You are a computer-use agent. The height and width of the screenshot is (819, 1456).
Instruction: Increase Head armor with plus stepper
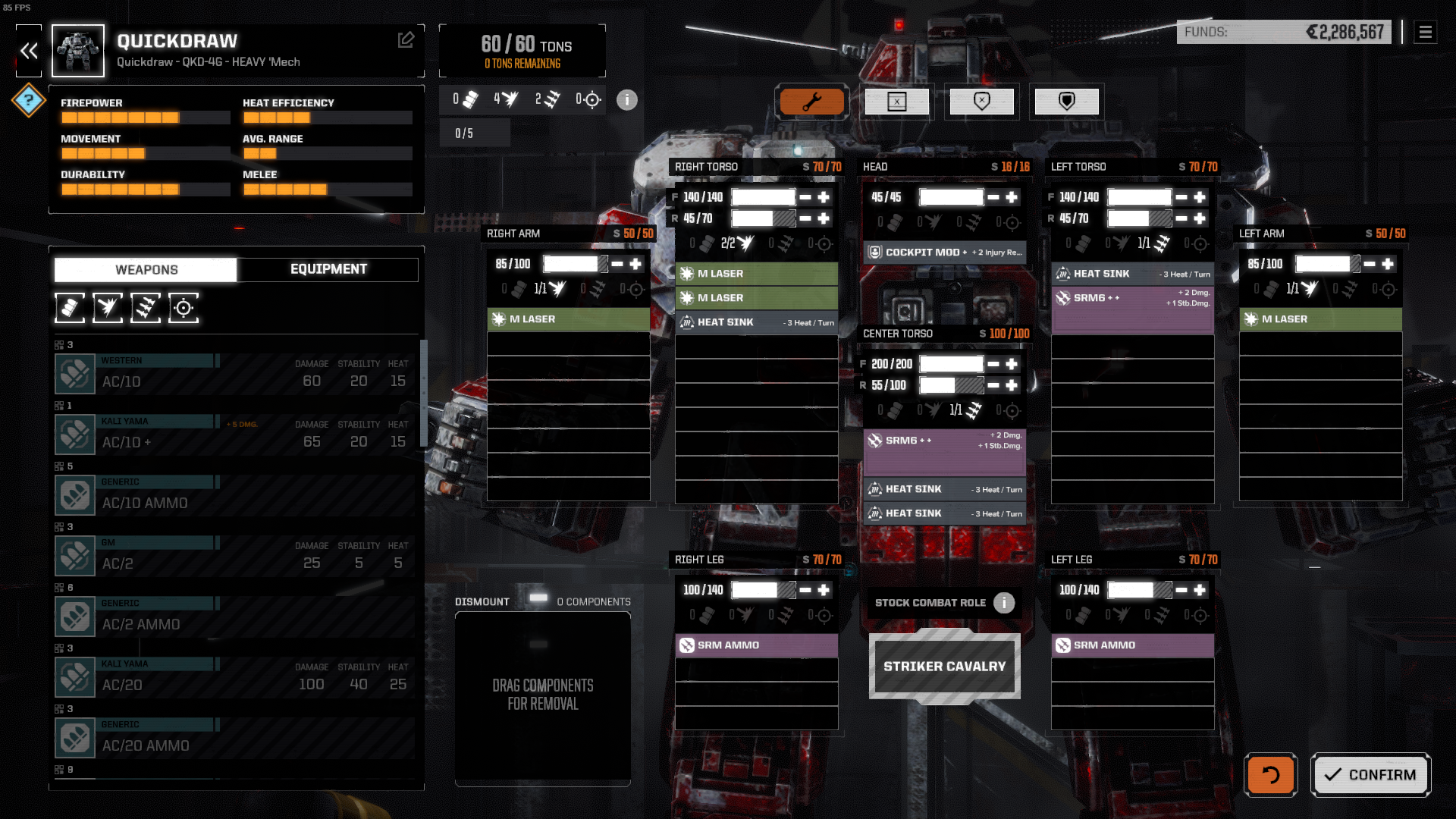[1011, 196]
